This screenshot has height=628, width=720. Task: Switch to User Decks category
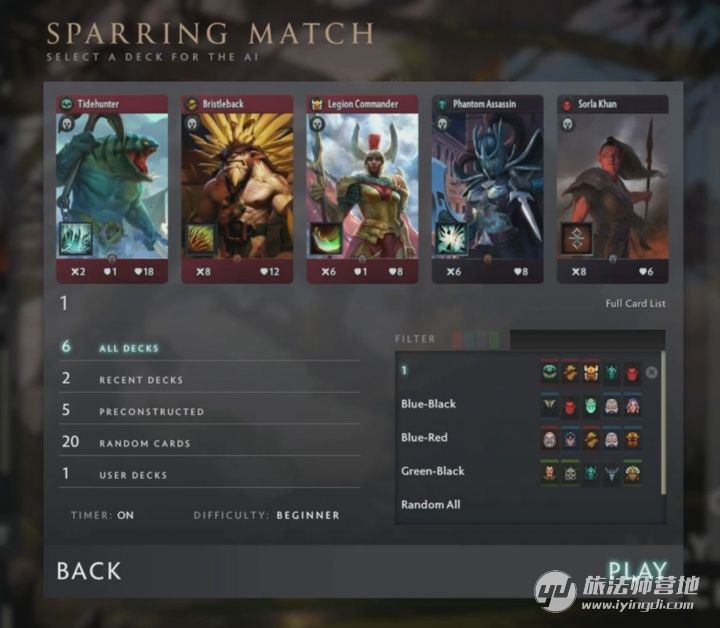[x=133, y=475]
